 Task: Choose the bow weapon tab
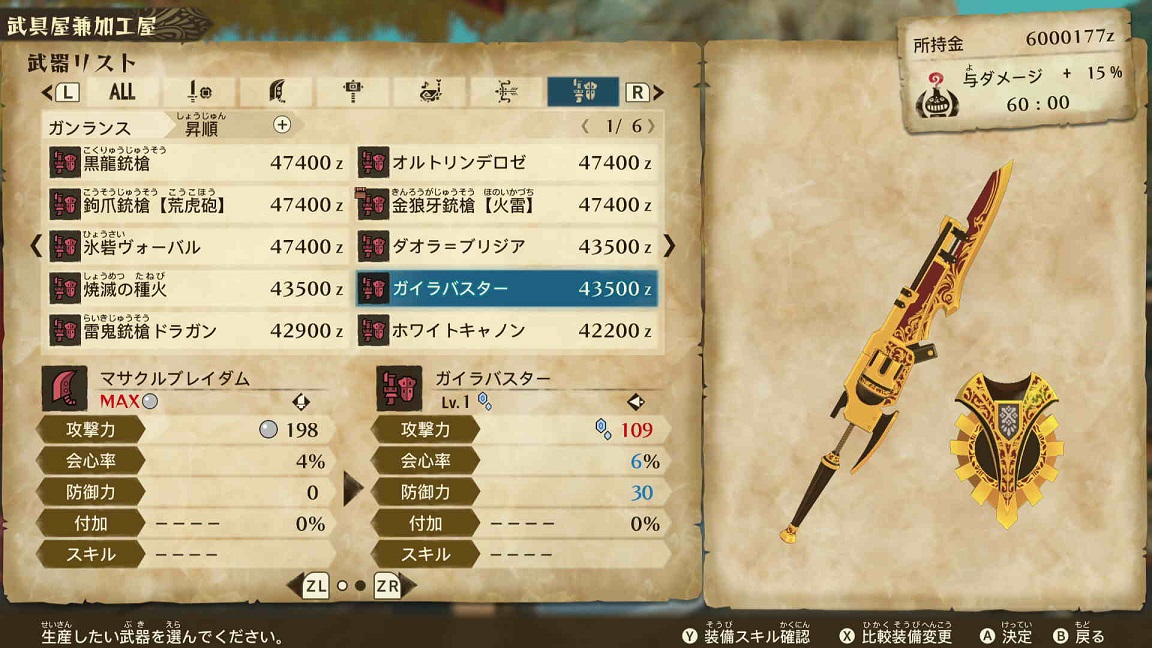(506, 92)
